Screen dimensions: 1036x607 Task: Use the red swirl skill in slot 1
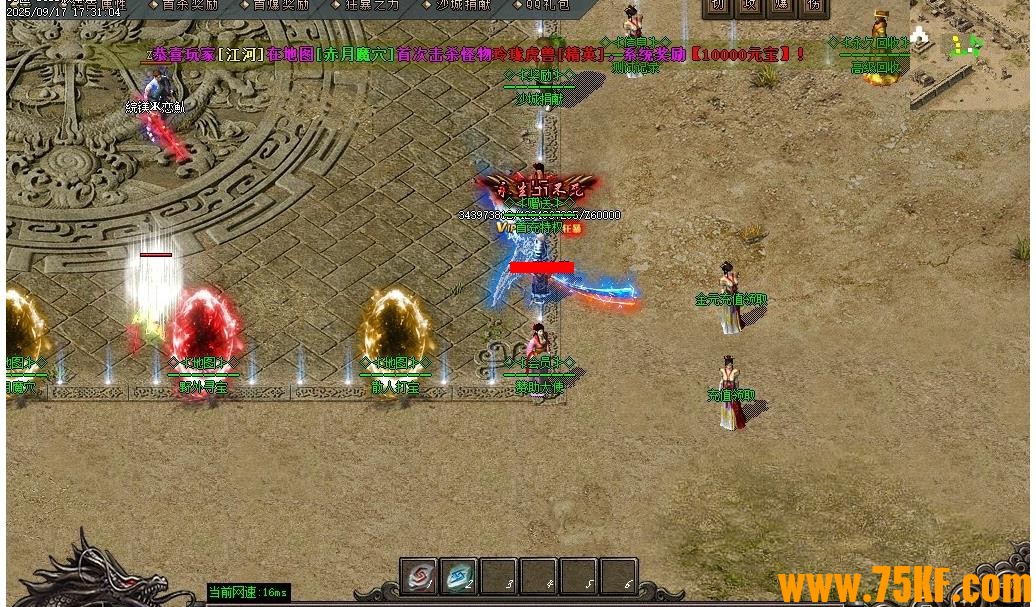click(422, 577)
